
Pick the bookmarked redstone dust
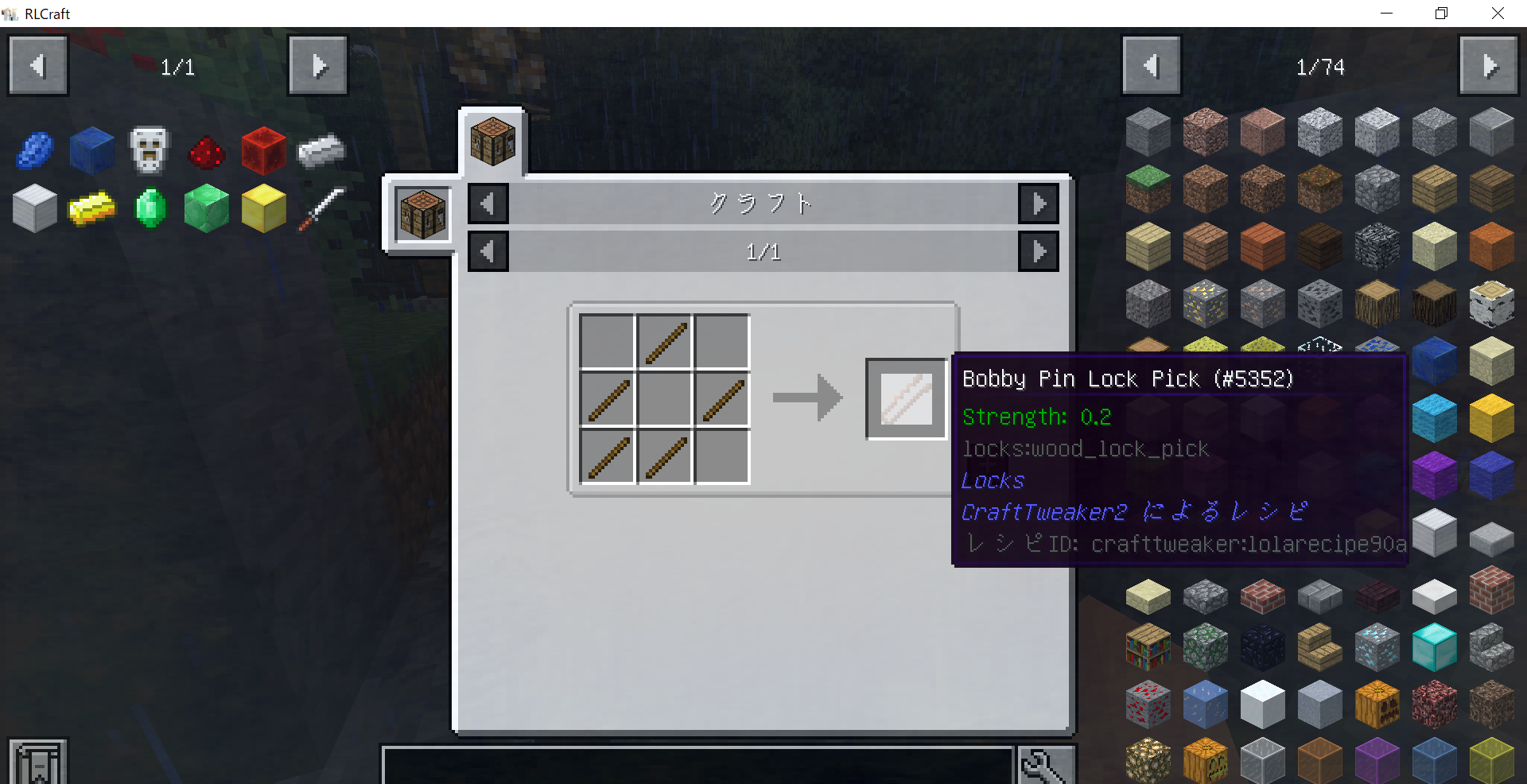(x=207, y=151)
